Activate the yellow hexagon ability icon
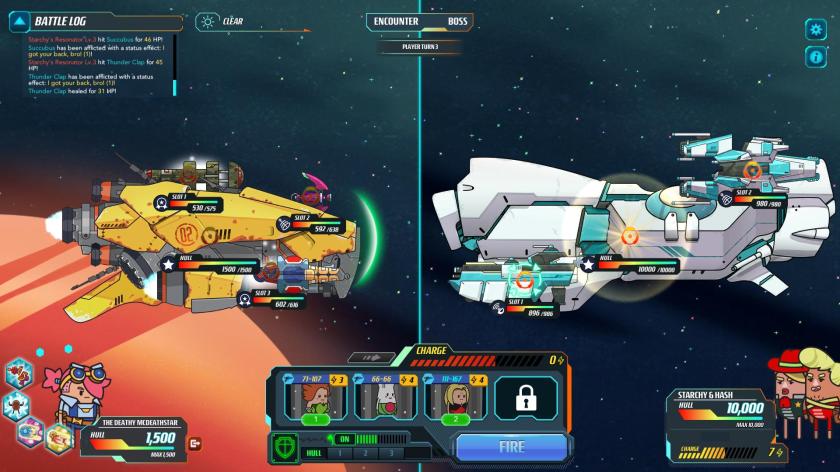The image size is (840, 472). click(59, 436)
